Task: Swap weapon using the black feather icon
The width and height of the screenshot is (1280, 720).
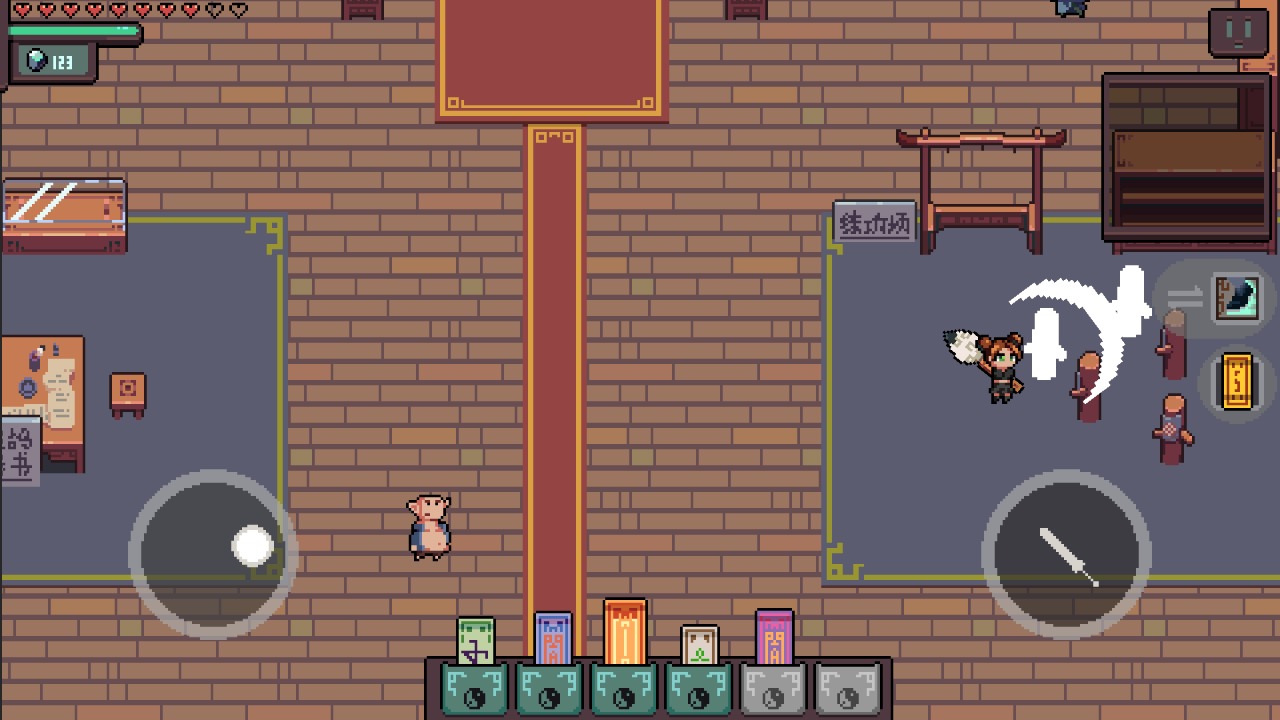Action: tap(1237, 298)
